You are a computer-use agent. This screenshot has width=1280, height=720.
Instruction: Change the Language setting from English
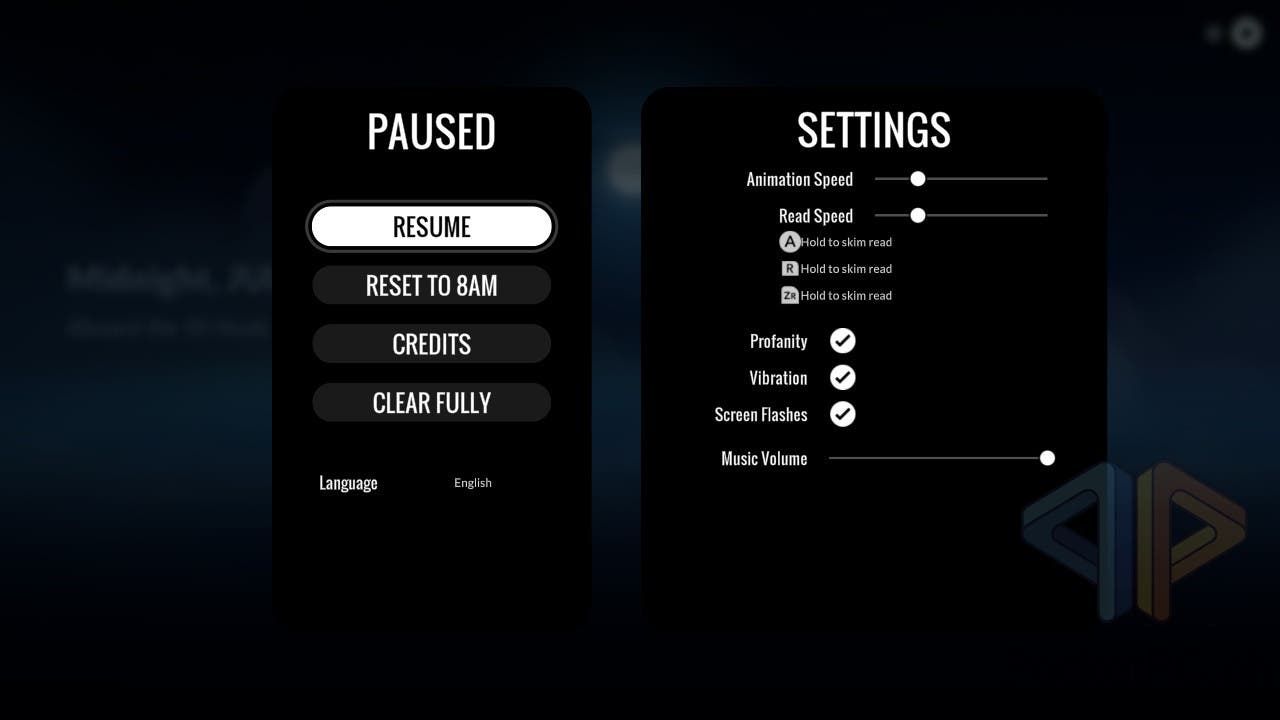point(473,483)
